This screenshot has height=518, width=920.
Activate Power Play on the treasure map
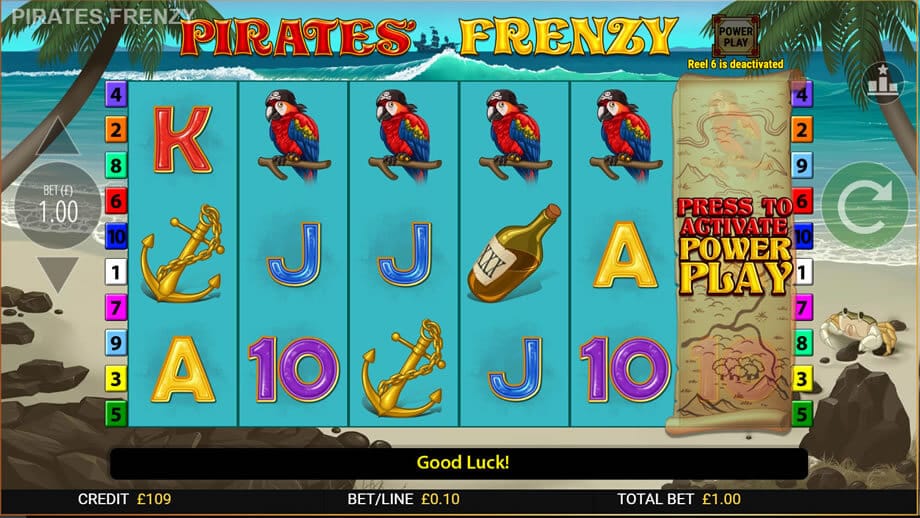point(734,245)
